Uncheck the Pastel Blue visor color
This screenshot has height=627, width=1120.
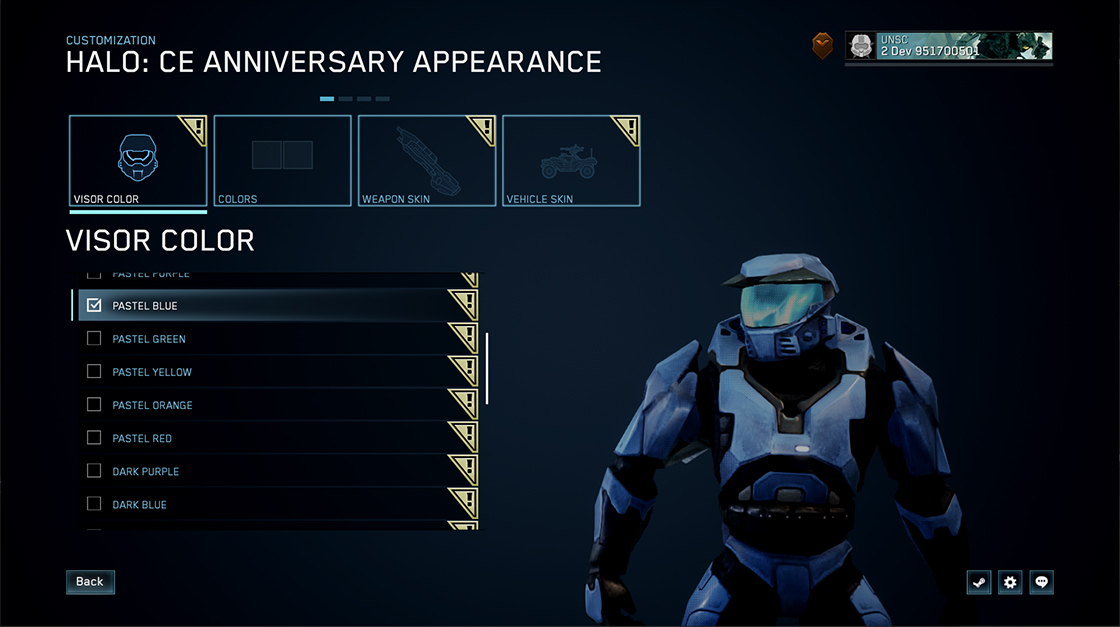pos(94,306)
